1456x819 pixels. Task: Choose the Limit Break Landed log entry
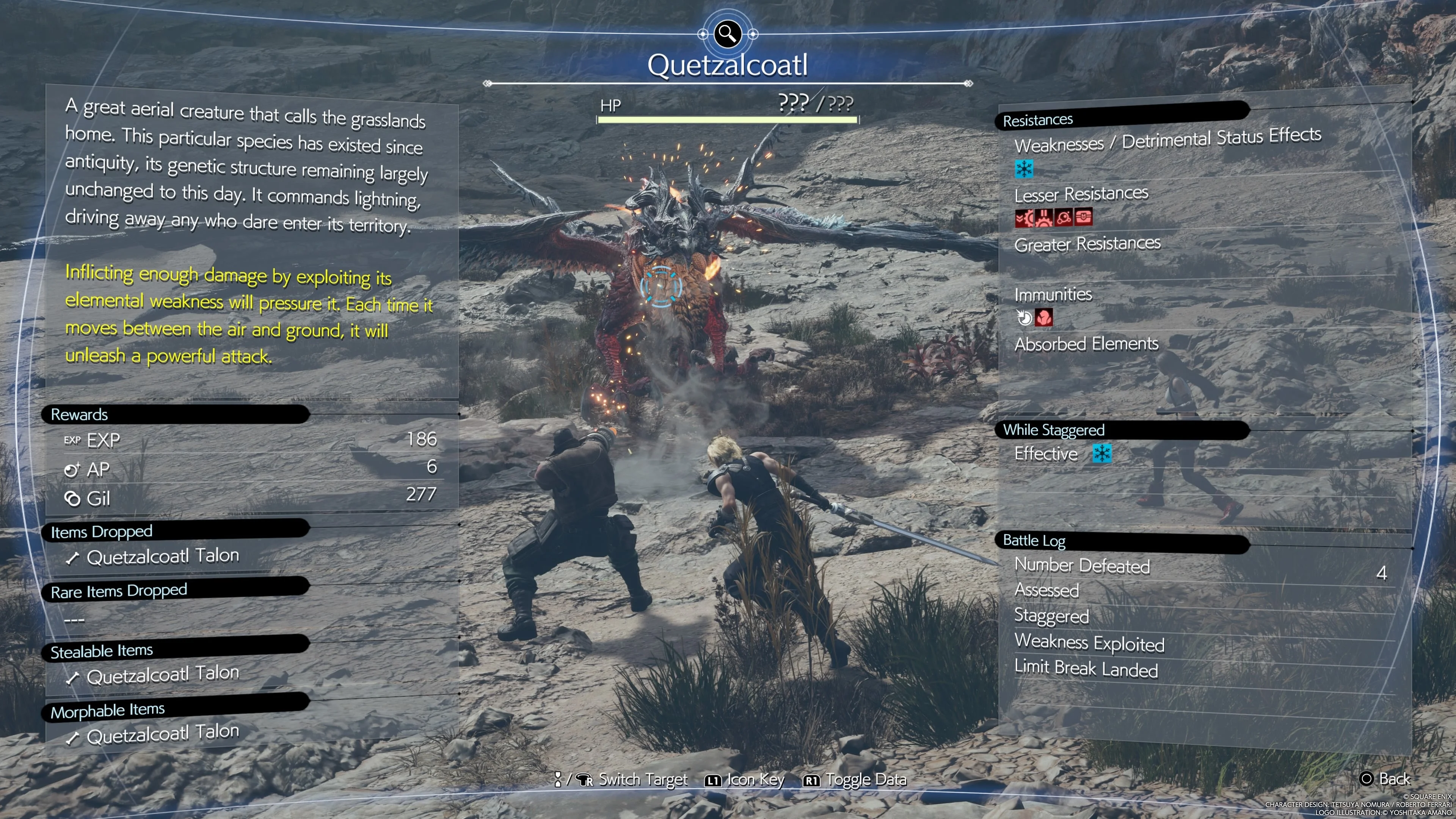(1086, 668)
